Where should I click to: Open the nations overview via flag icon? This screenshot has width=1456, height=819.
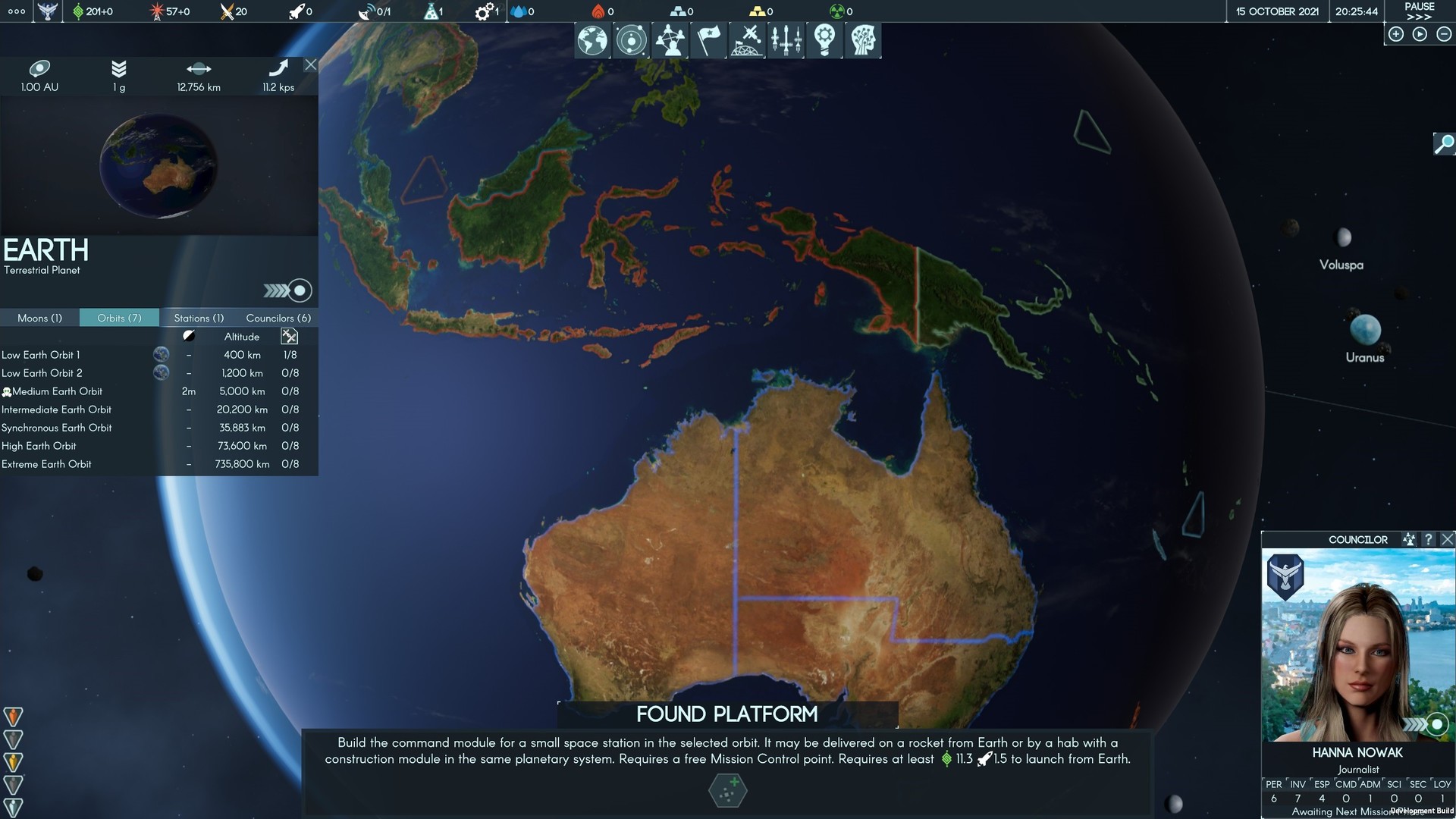tap(708, 39)
